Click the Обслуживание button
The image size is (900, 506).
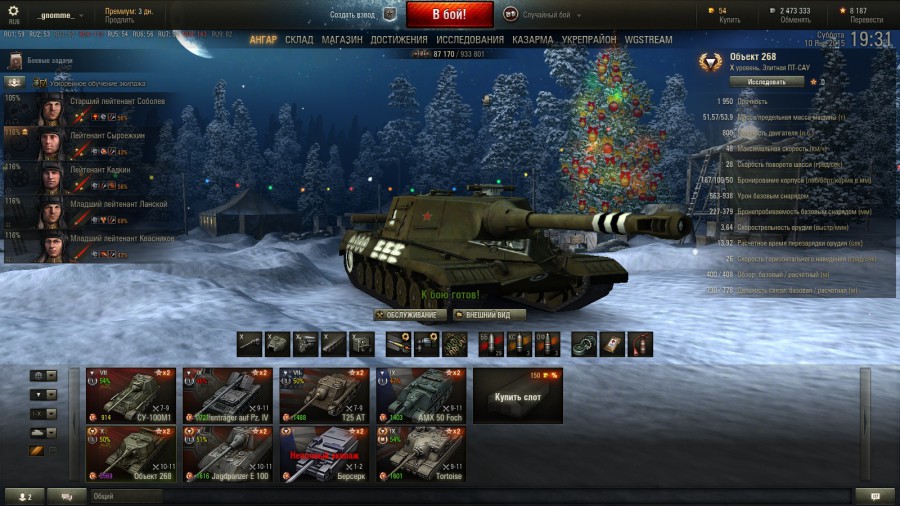[x=410, y=315]
